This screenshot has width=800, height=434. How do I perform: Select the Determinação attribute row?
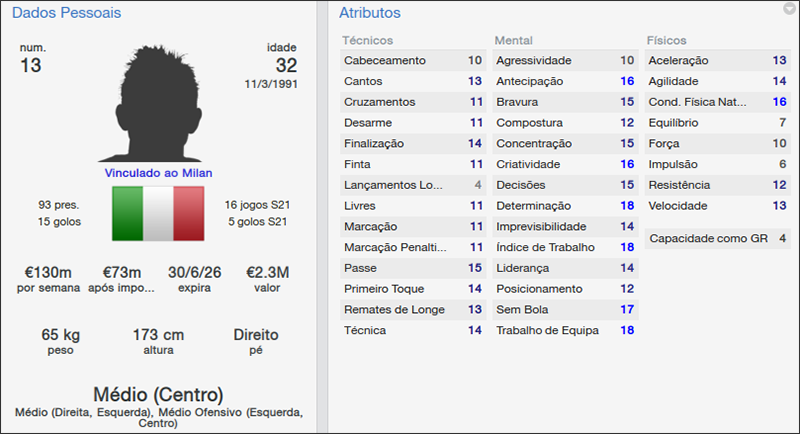click(565, 206)
